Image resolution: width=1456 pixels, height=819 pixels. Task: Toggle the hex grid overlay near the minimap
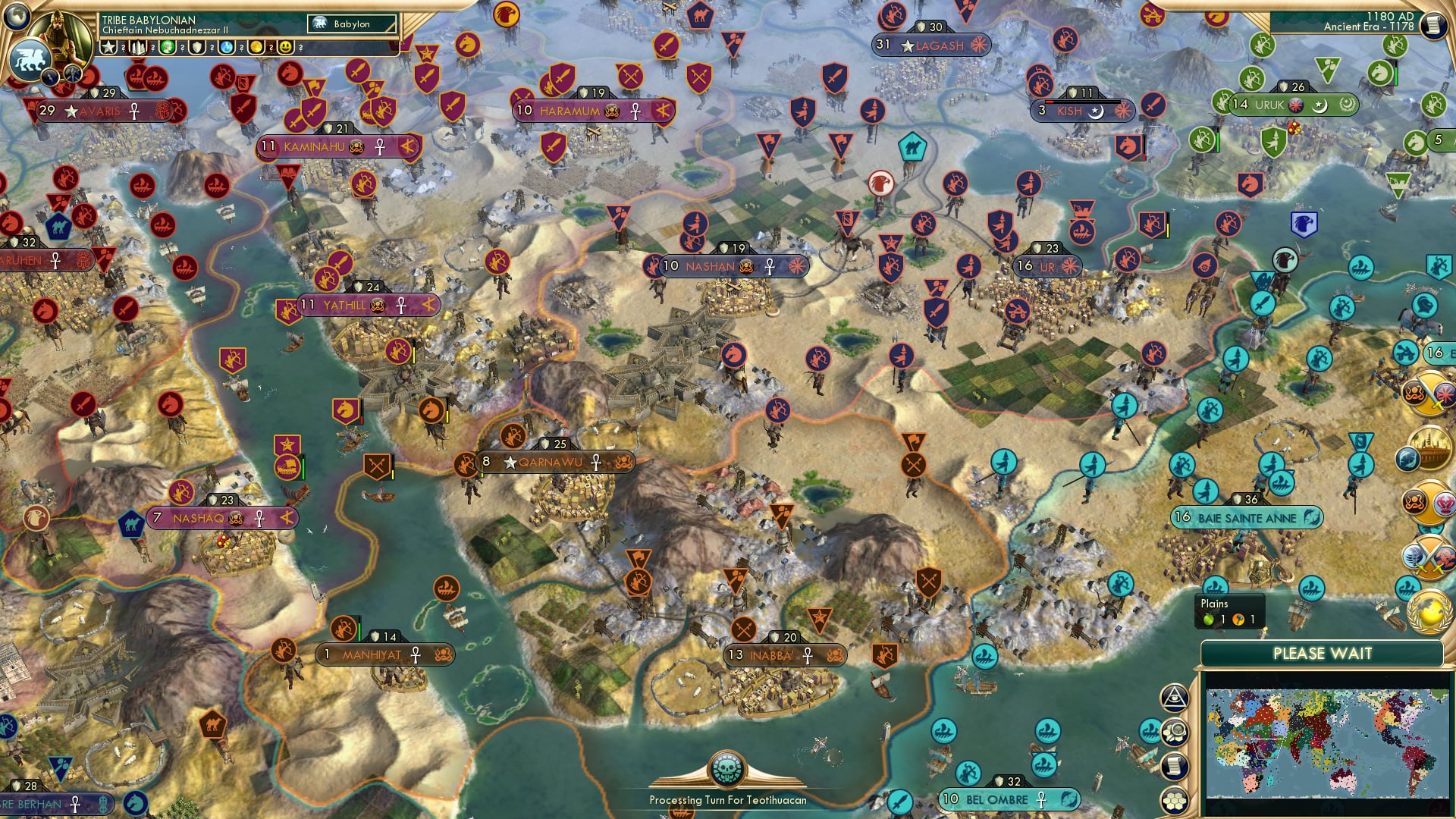pos(1174,802)
